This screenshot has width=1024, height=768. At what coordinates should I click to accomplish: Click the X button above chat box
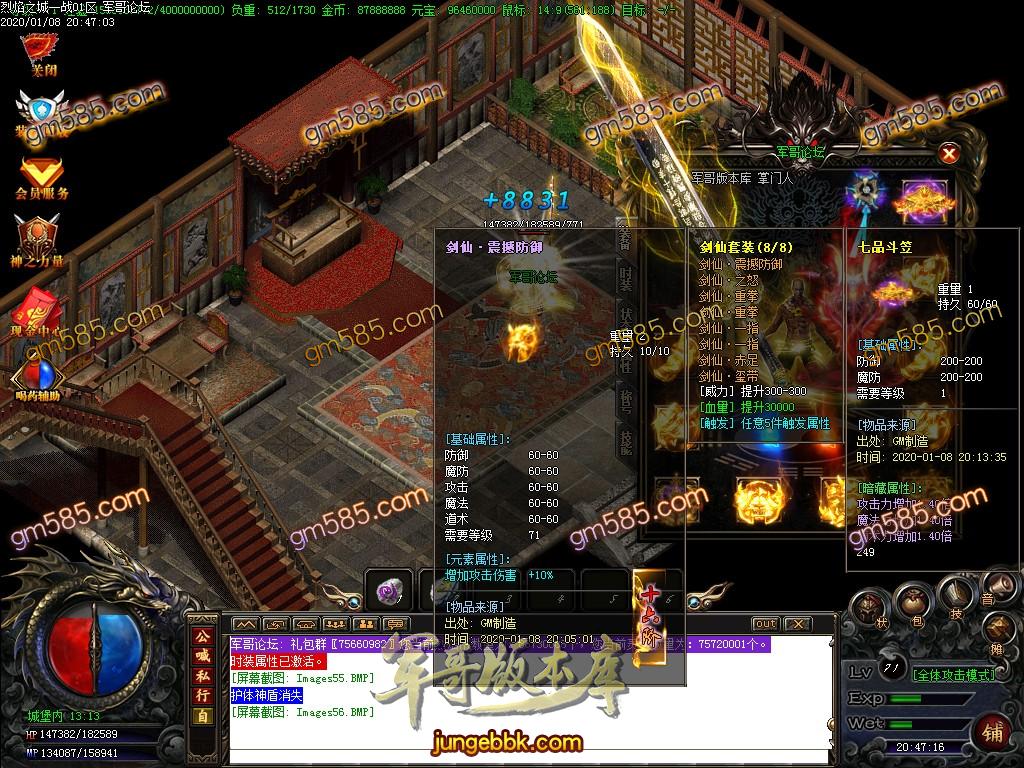pos(797,624)
